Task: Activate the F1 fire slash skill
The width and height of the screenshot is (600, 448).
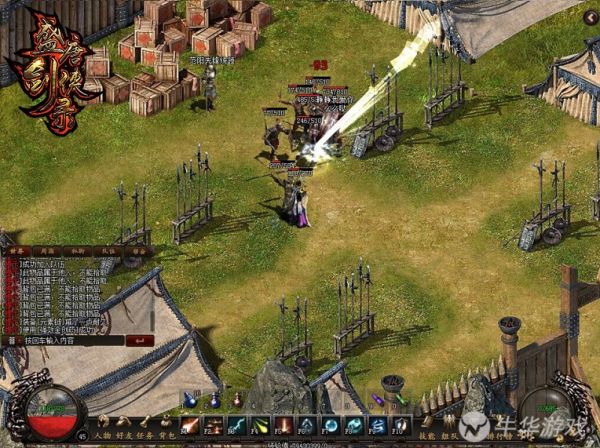Action: 189,425
